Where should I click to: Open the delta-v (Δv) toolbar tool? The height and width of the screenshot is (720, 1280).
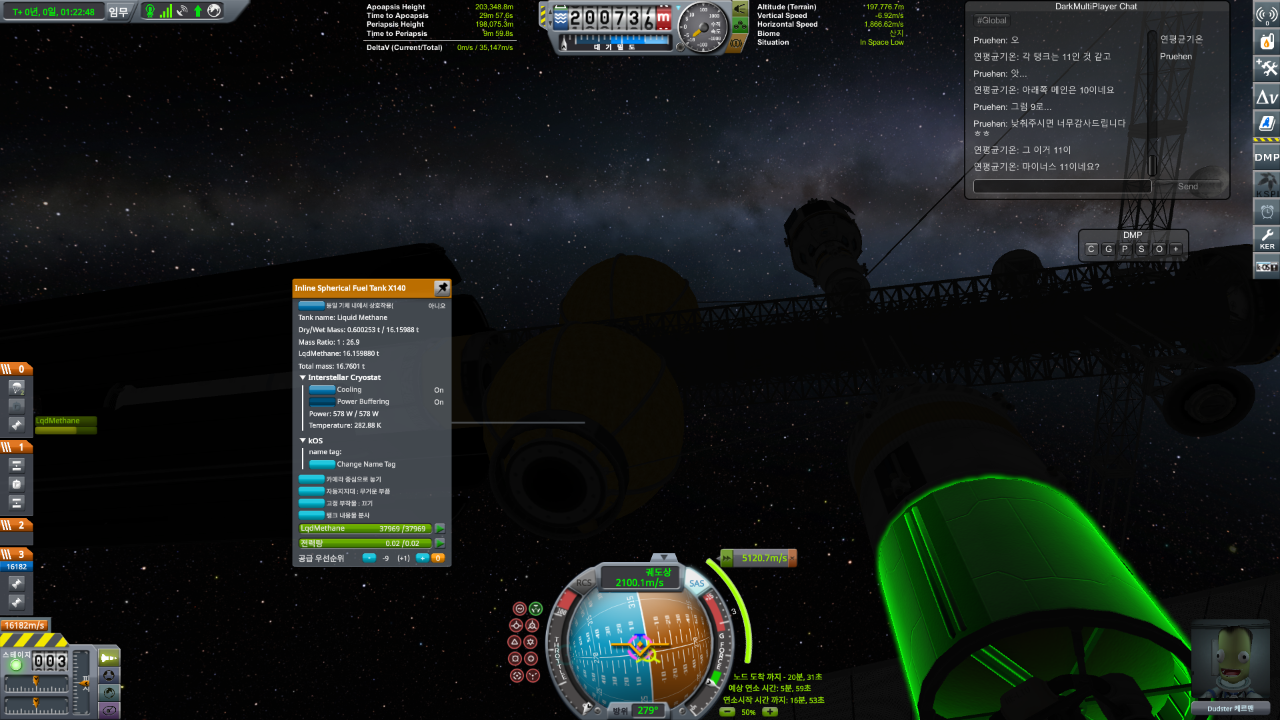[x=1266, y=96]
